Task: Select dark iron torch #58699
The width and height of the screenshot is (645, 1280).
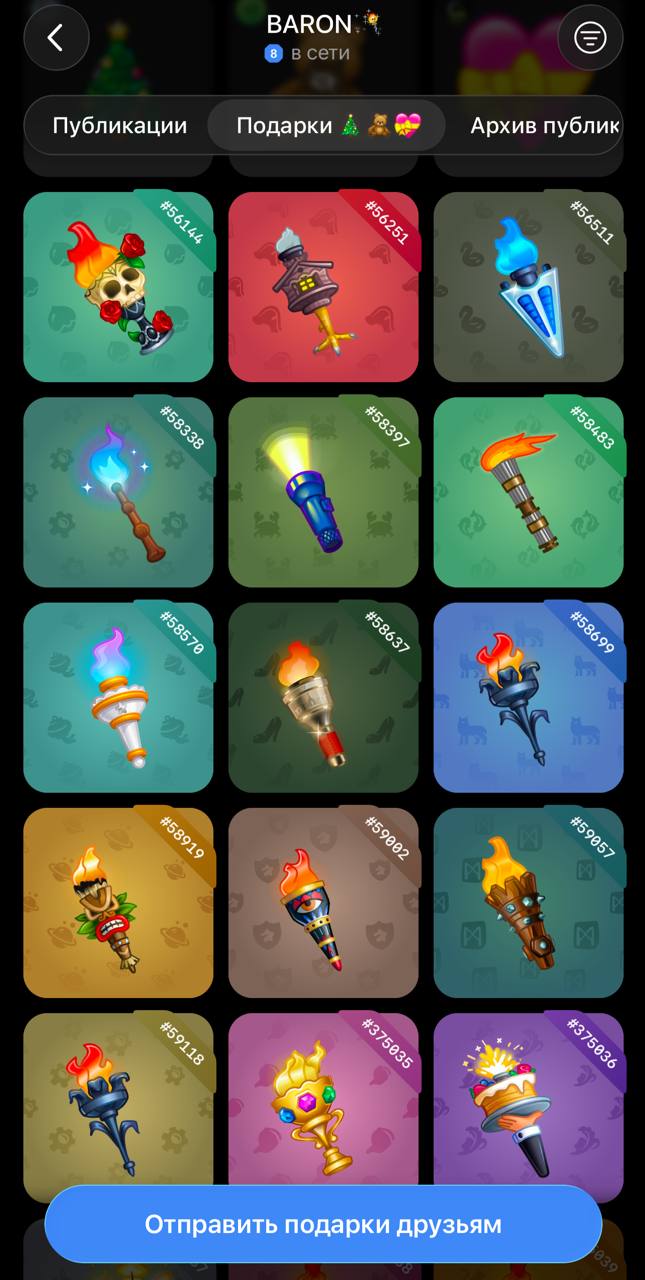Action: pyautogui.click(x=528, y=697)
